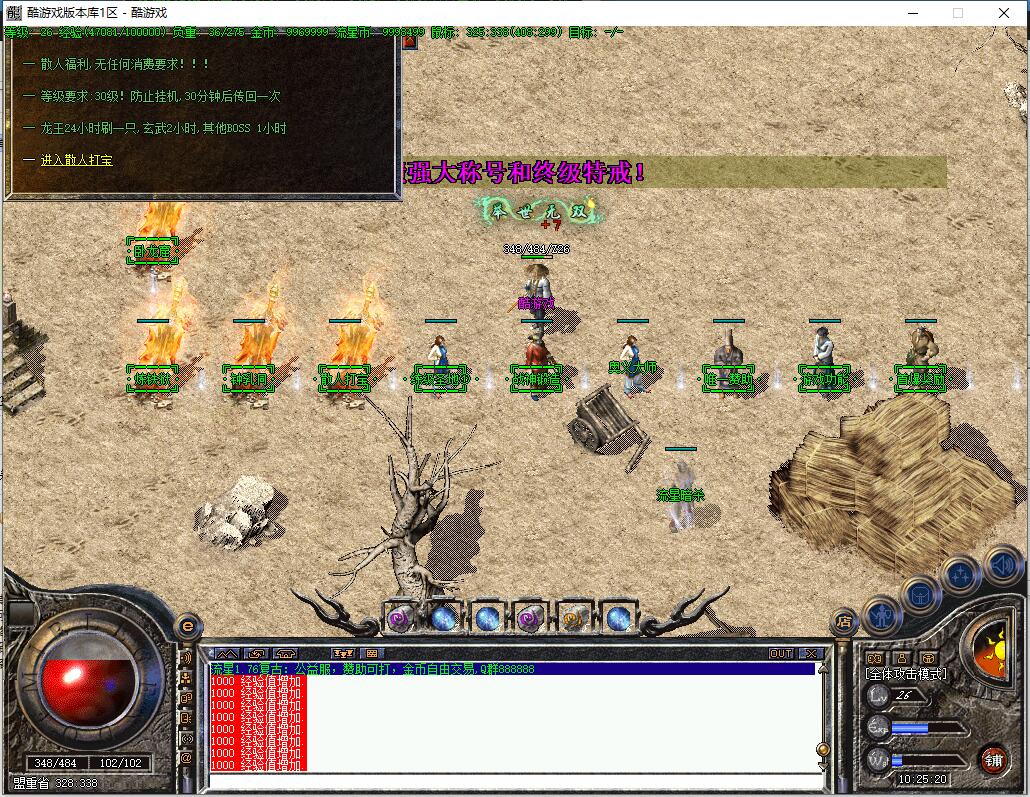Toggle the 全体攻击模式 attack mode label
Screen dimensions: 1030x797
pyautogui.click(x=906, y=674)
